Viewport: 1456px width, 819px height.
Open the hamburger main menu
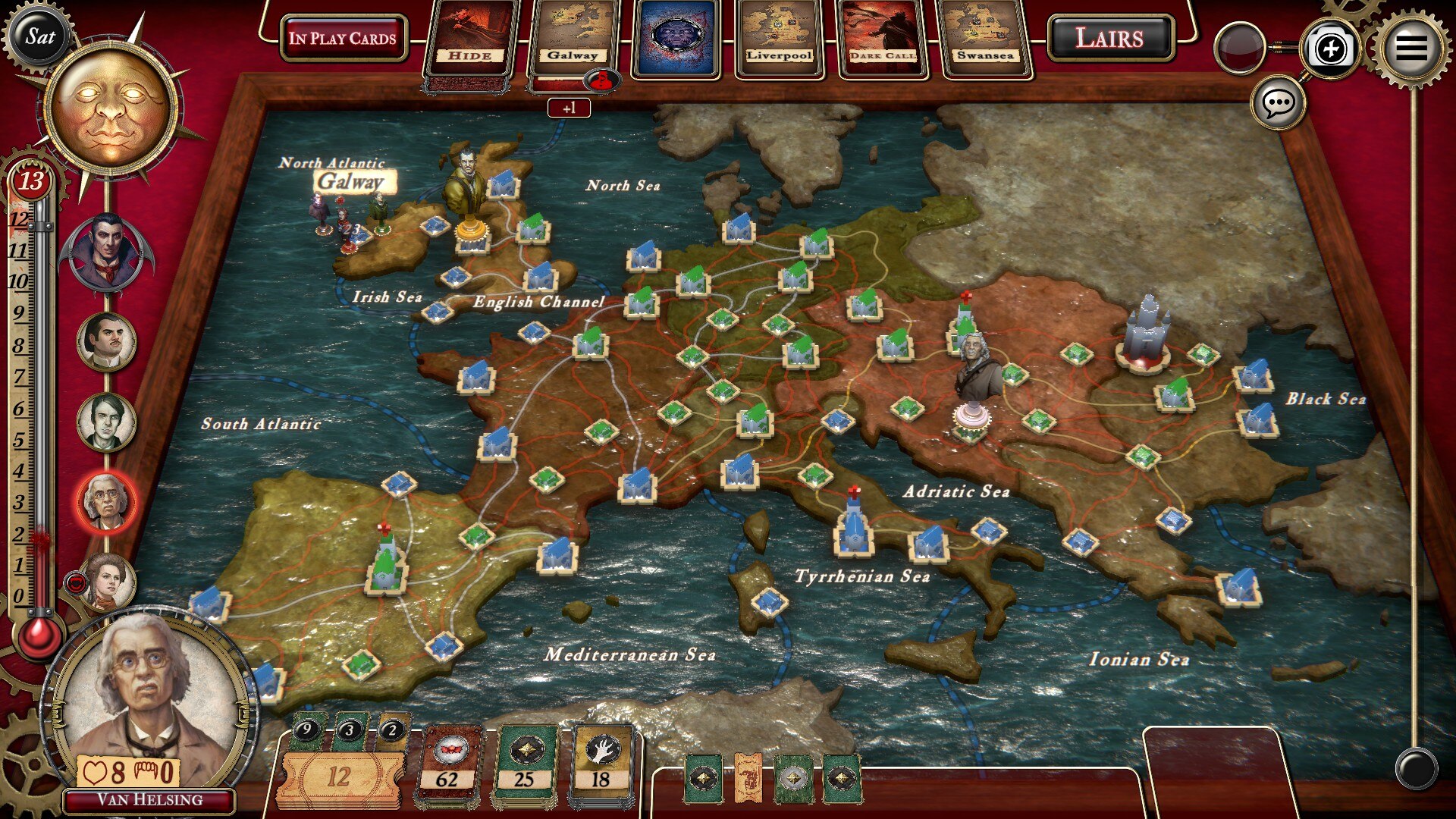point(1410,47)
